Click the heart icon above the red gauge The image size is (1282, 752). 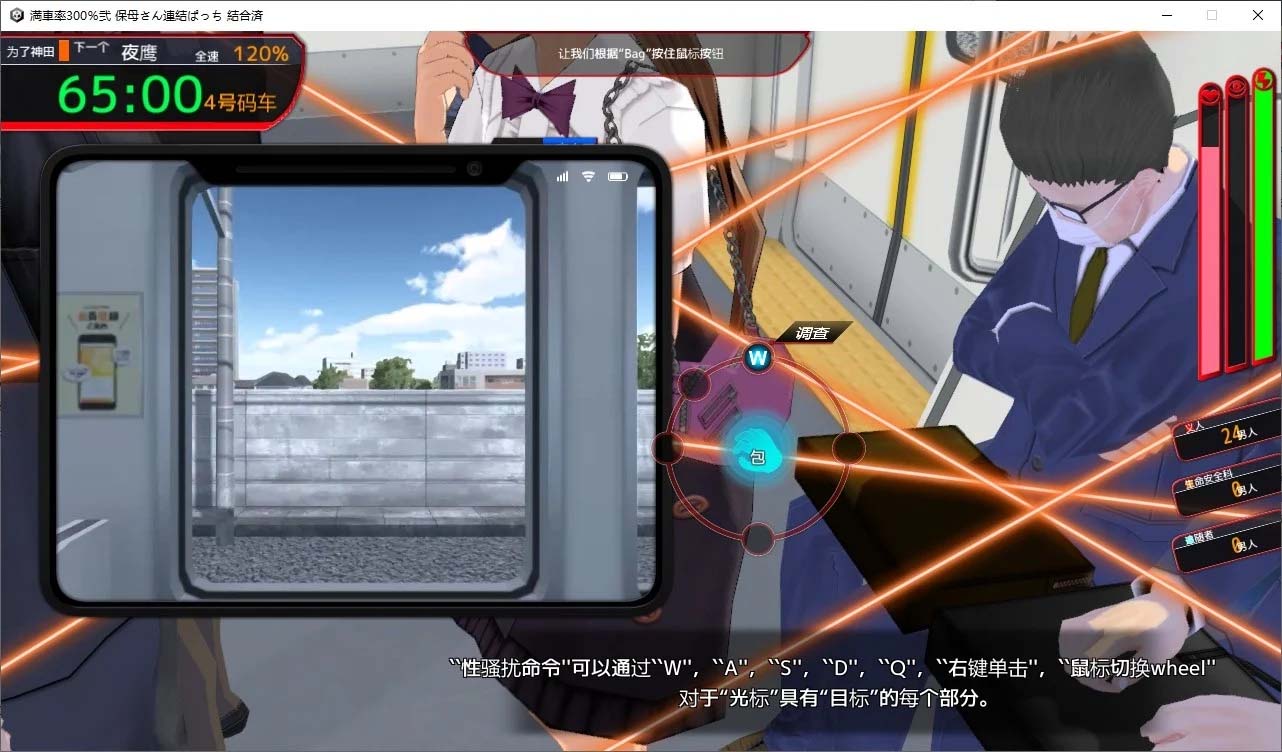coord(1209,93)
